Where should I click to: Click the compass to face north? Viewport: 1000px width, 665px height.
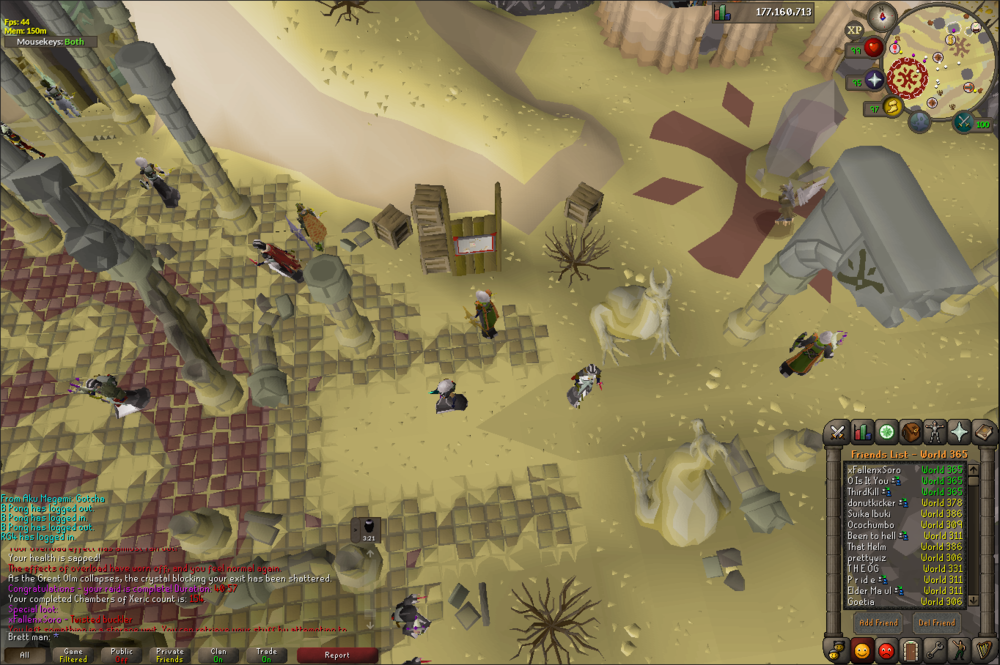point(882,14)
